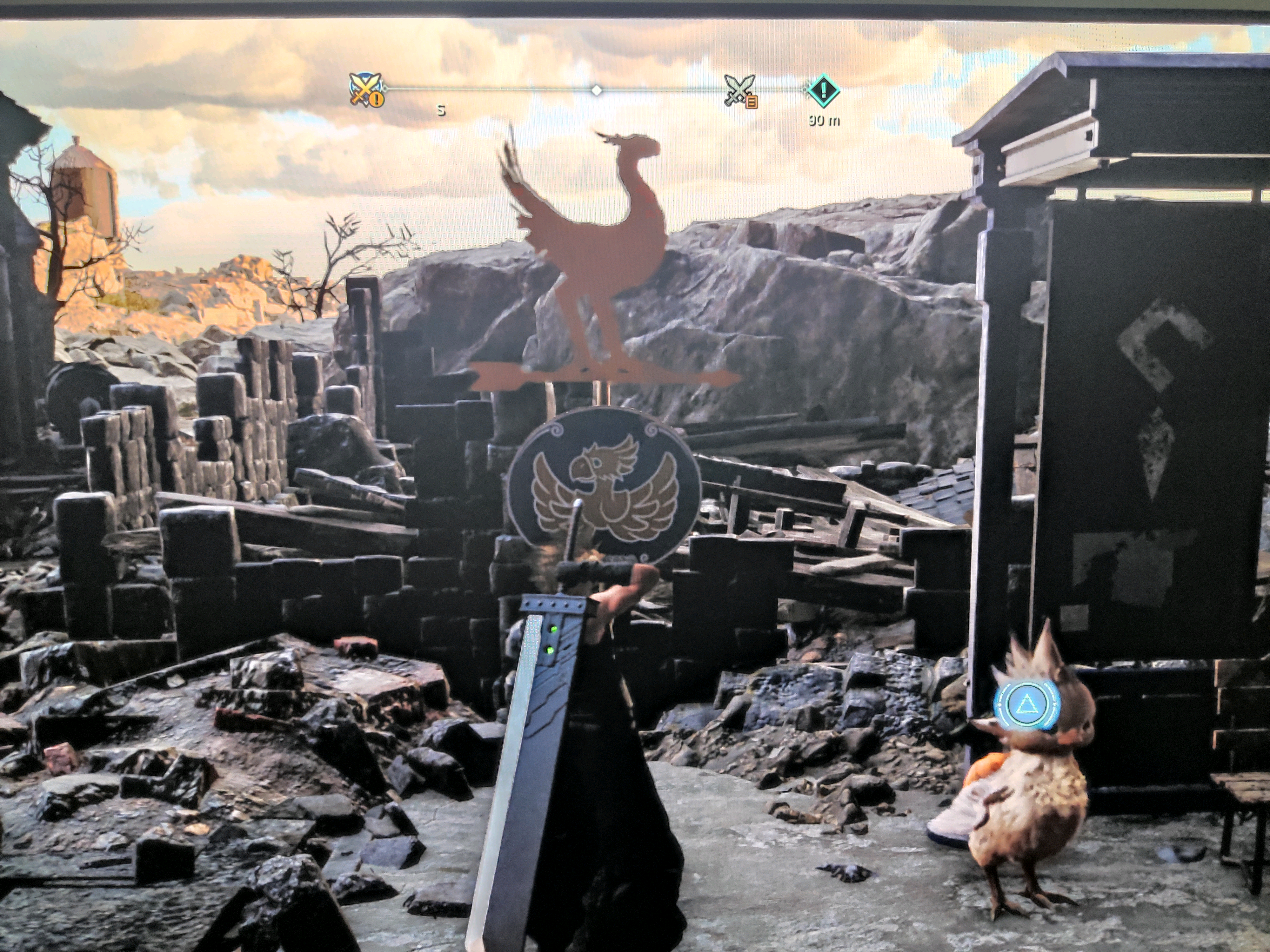
Task: Select the golden crossed-swords compass marker
Action: click(367, 89)
